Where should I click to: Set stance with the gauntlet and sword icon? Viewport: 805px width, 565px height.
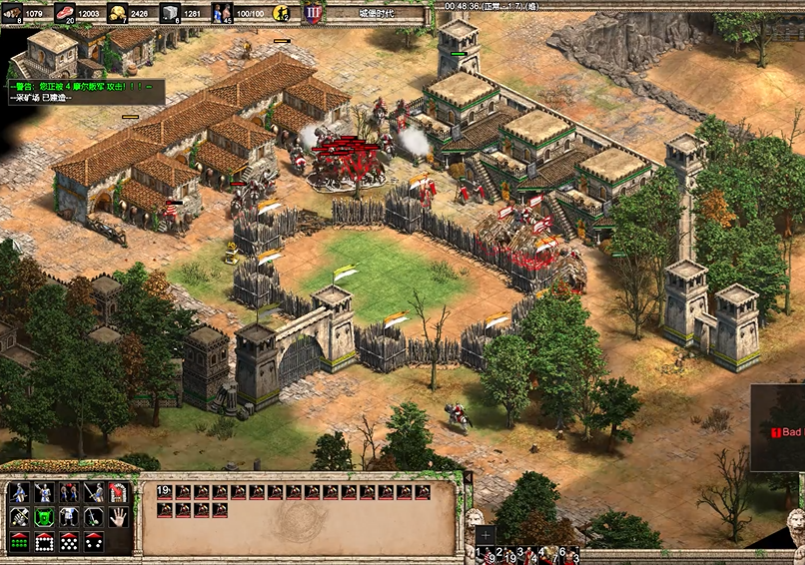pos(19,517)
